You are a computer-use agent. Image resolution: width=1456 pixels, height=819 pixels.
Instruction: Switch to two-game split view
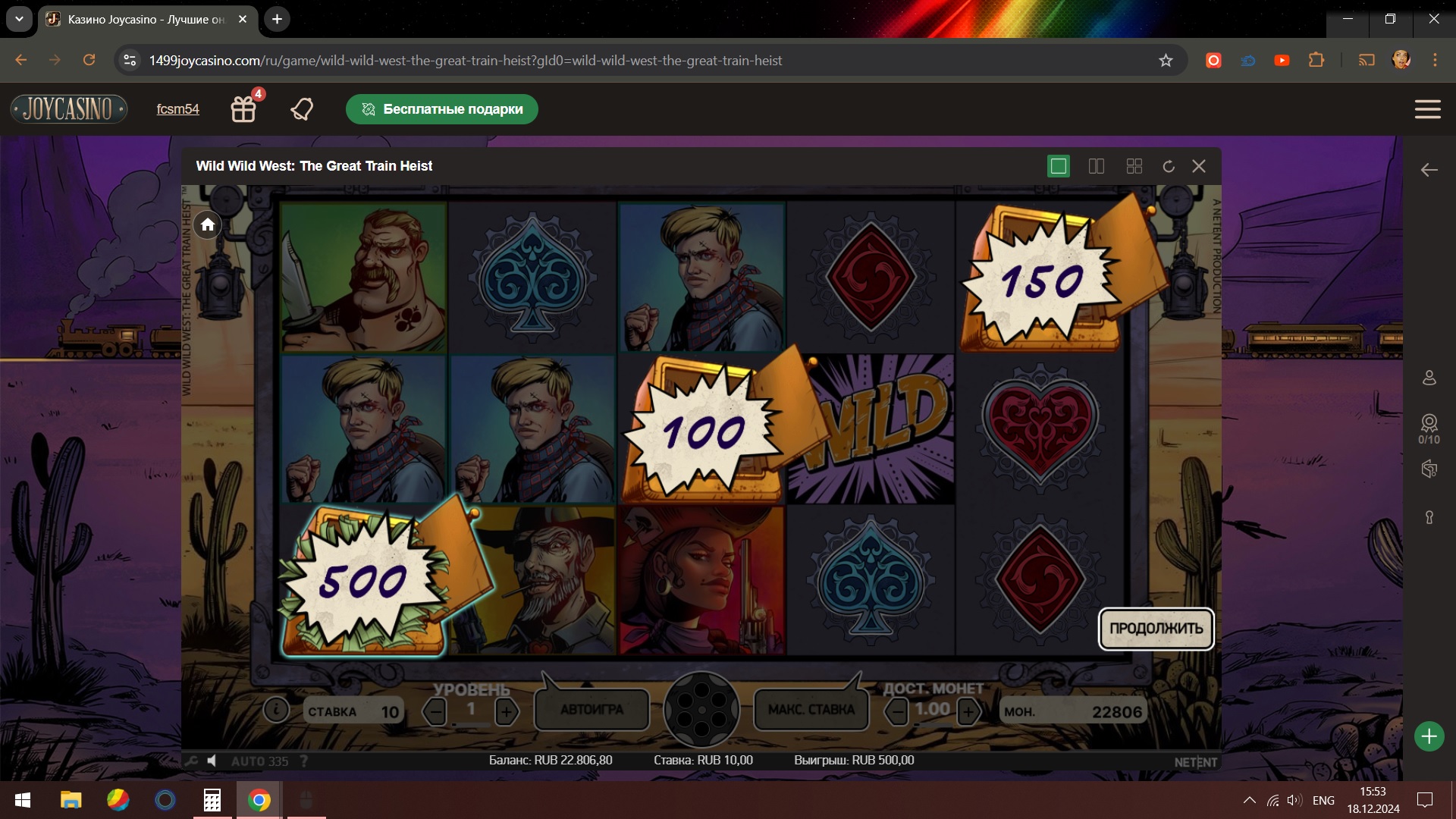pyautogui.click(x=1097, y=166)
